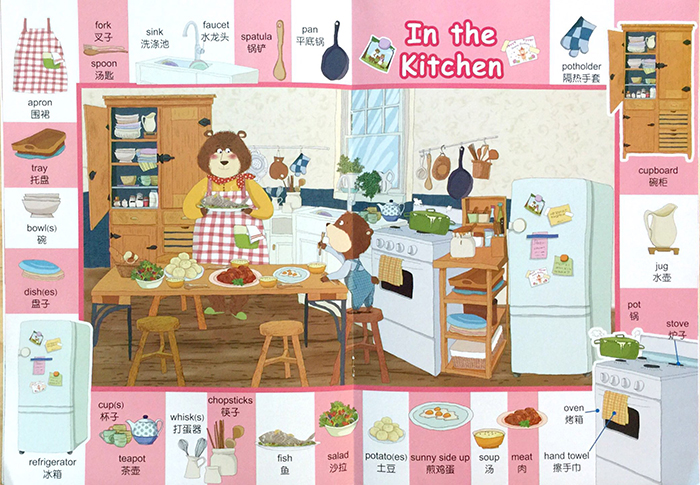Choose the potato(s) picture card
Viewport: 700px width, 485px height.
coord(386,430)
